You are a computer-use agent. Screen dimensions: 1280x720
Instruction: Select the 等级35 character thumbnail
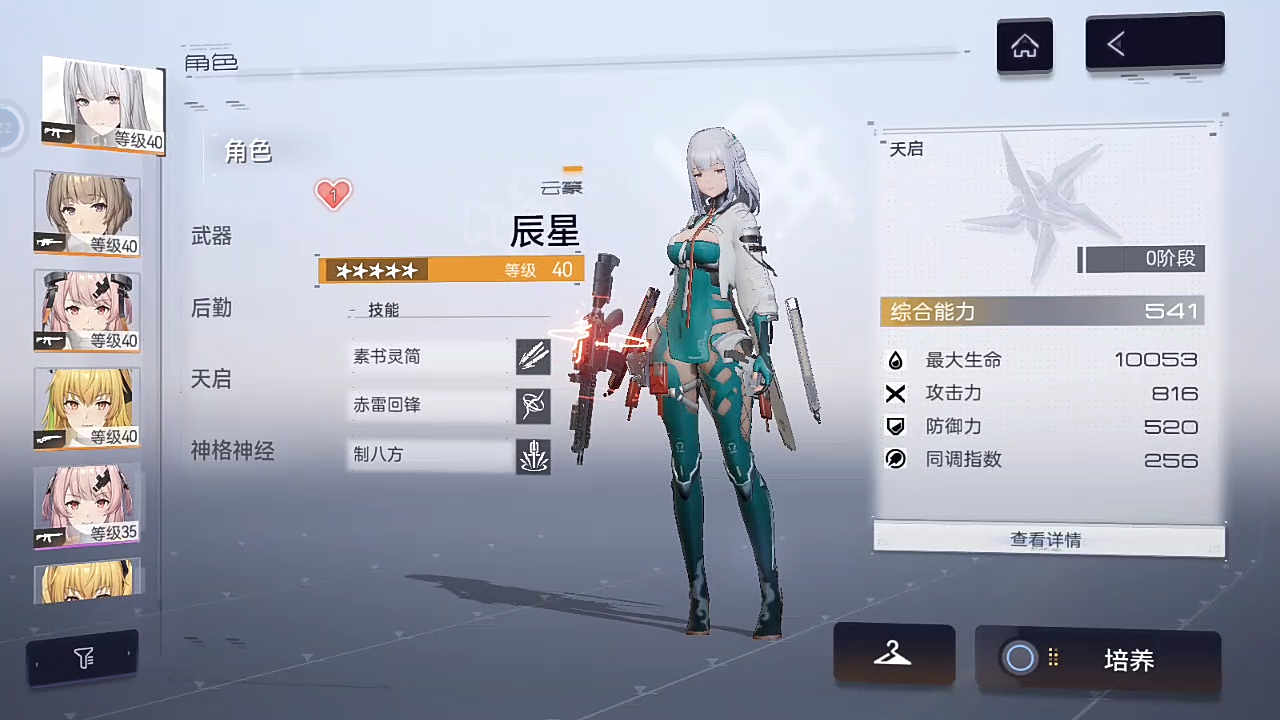86,505
